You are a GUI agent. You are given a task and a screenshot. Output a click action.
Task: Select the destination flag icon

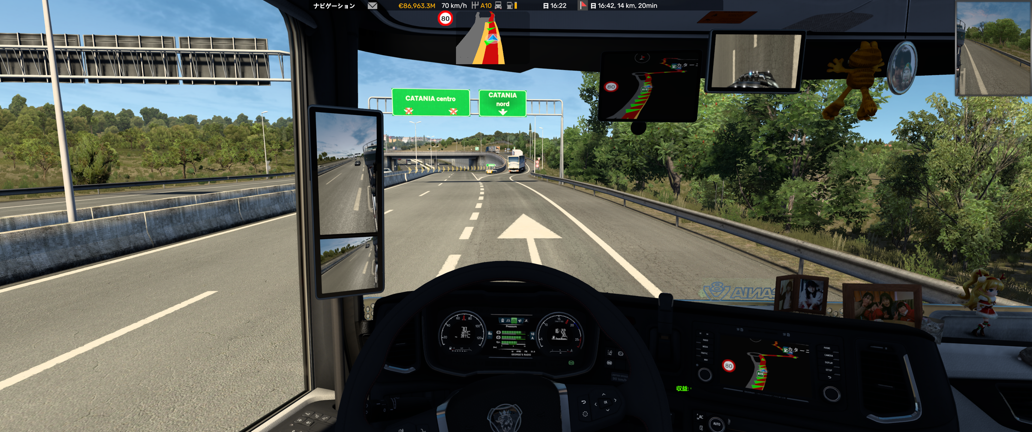click(583, 6)
